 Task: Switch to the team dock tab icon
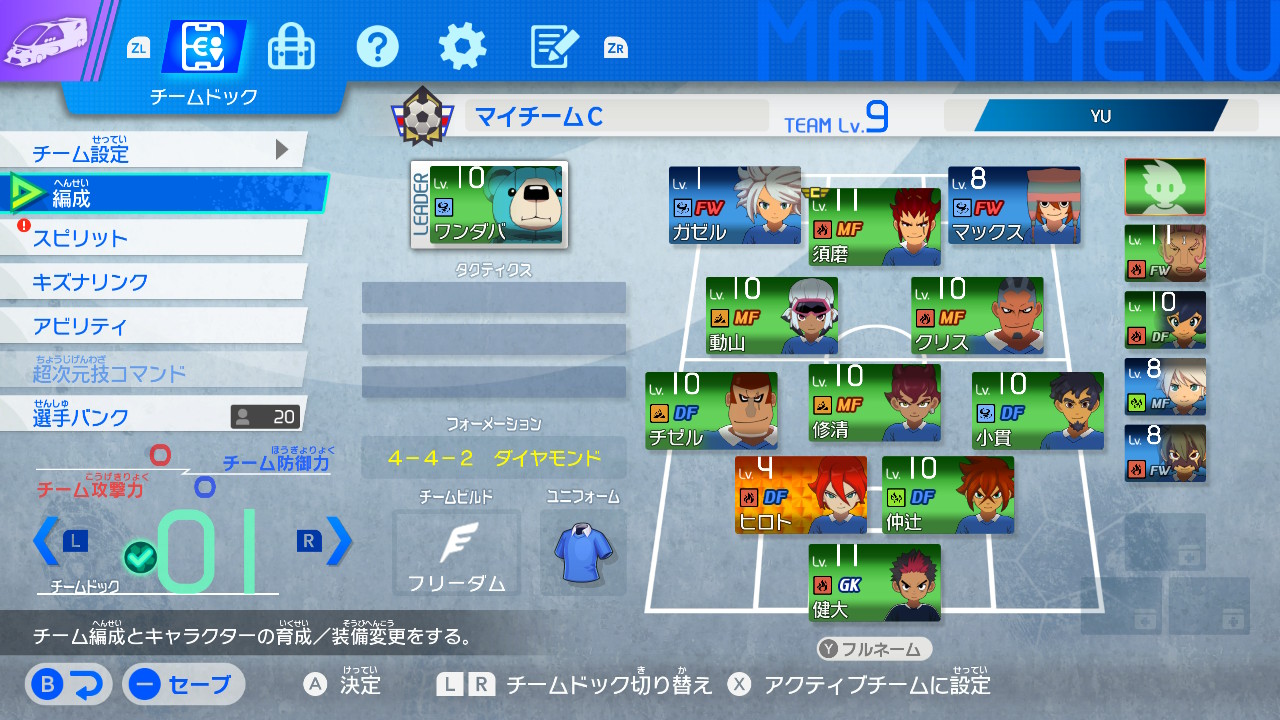tap(204, 46)
